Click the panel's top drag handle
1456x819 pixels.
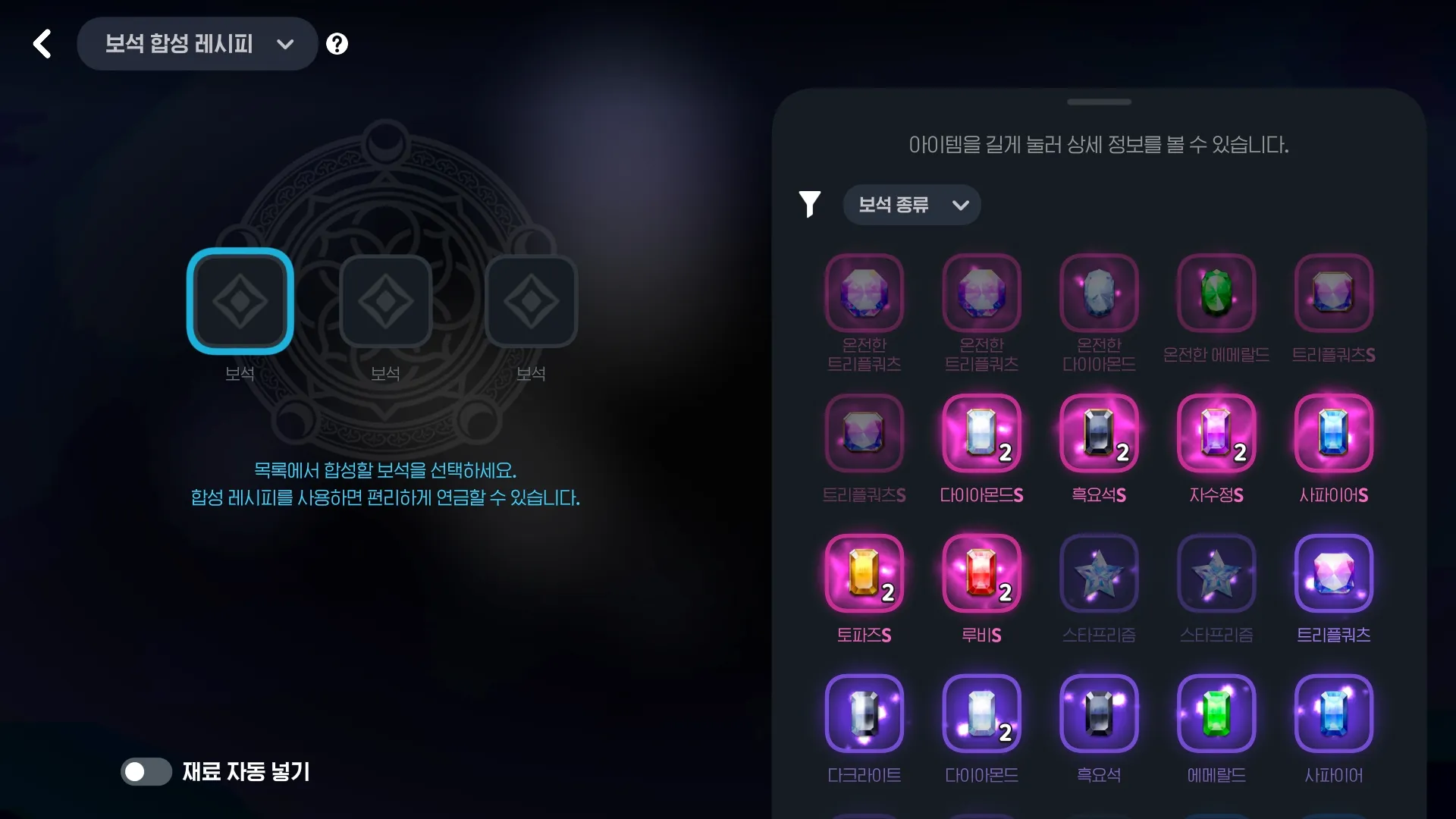tap(1099, 102)
